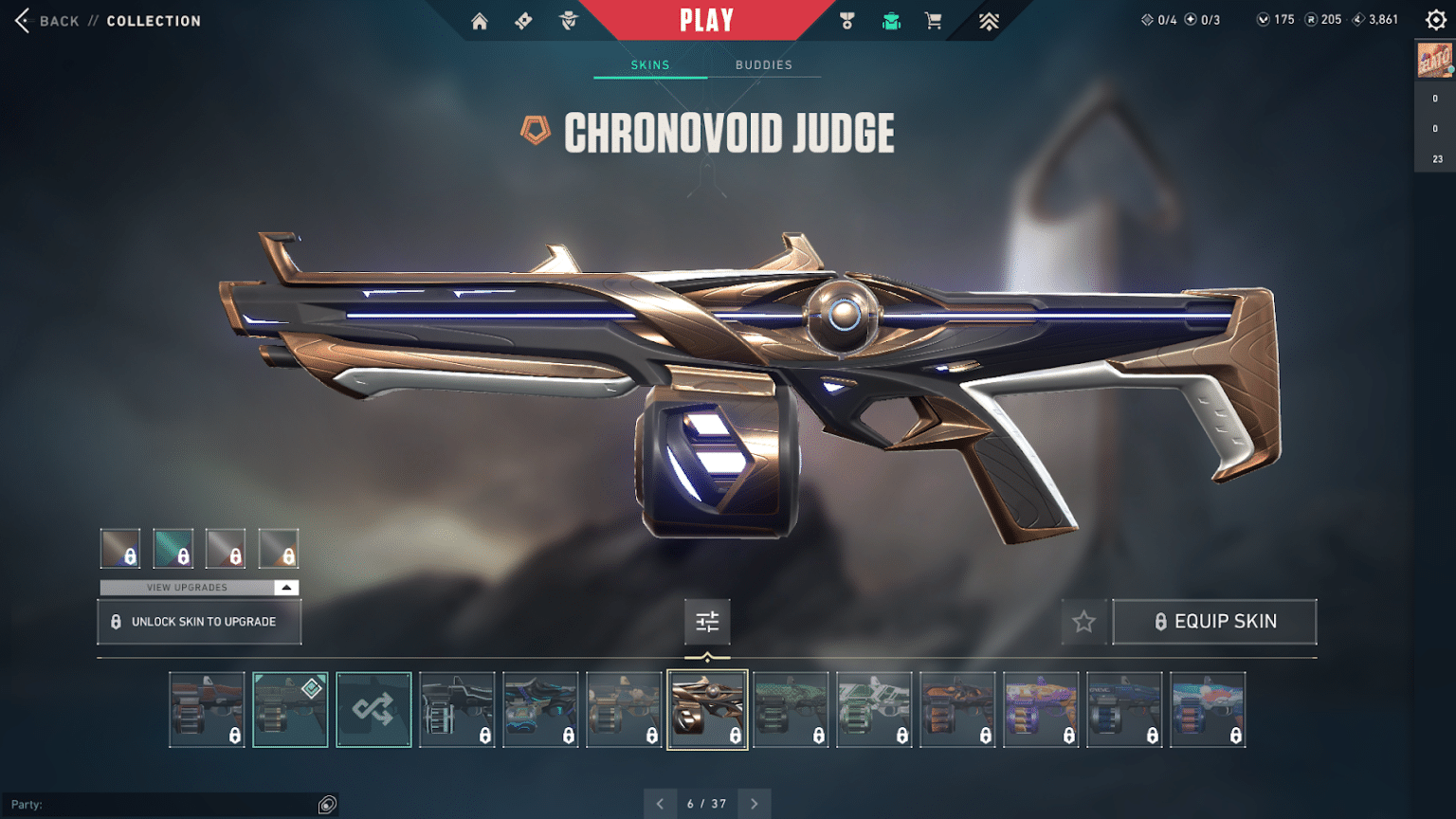Expand the right carousel page arrow
This screenshot has width=1456, height=819.
click(754, 803)
